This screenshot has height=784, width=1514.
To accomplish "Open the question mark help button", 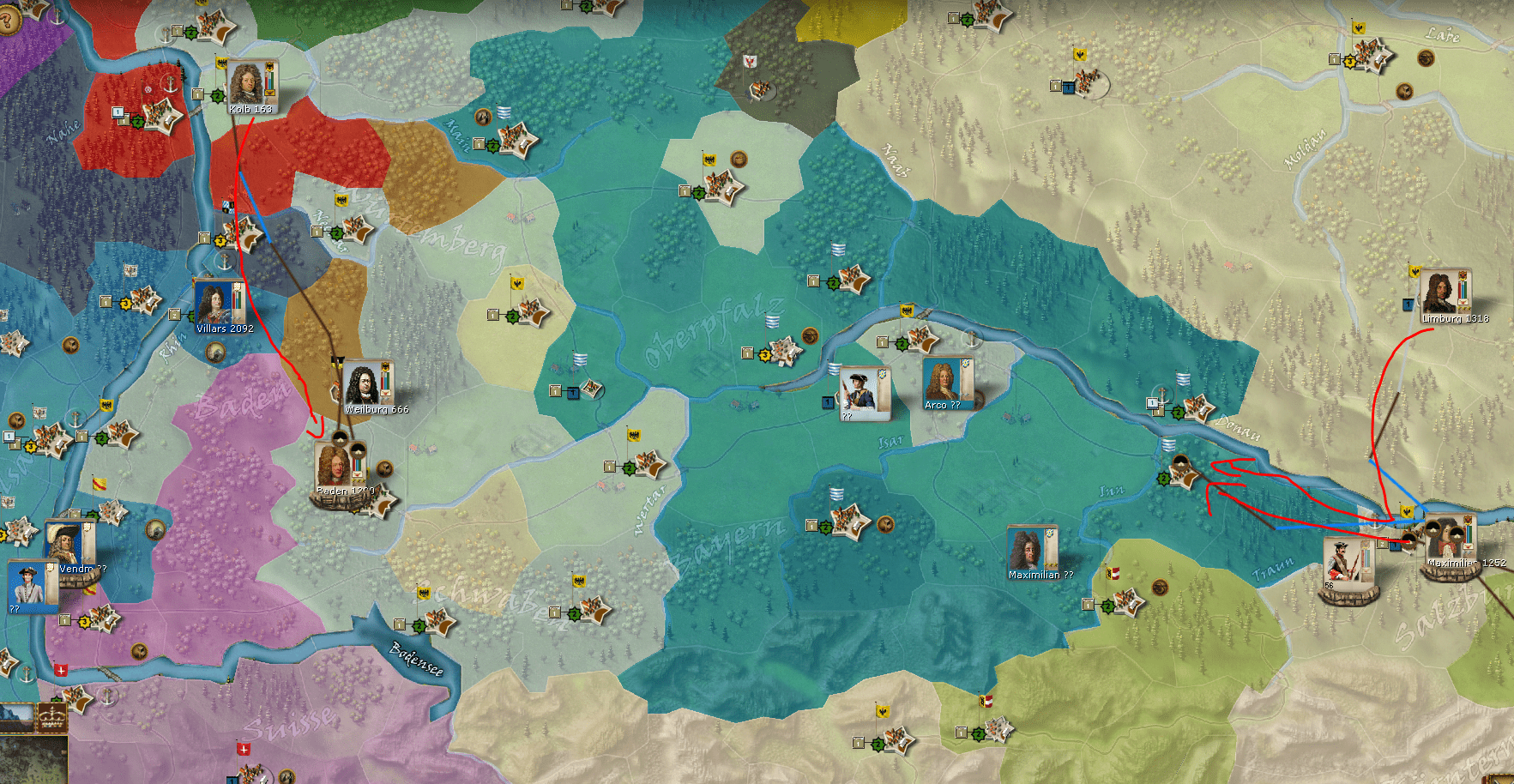I will coord(8,19).
